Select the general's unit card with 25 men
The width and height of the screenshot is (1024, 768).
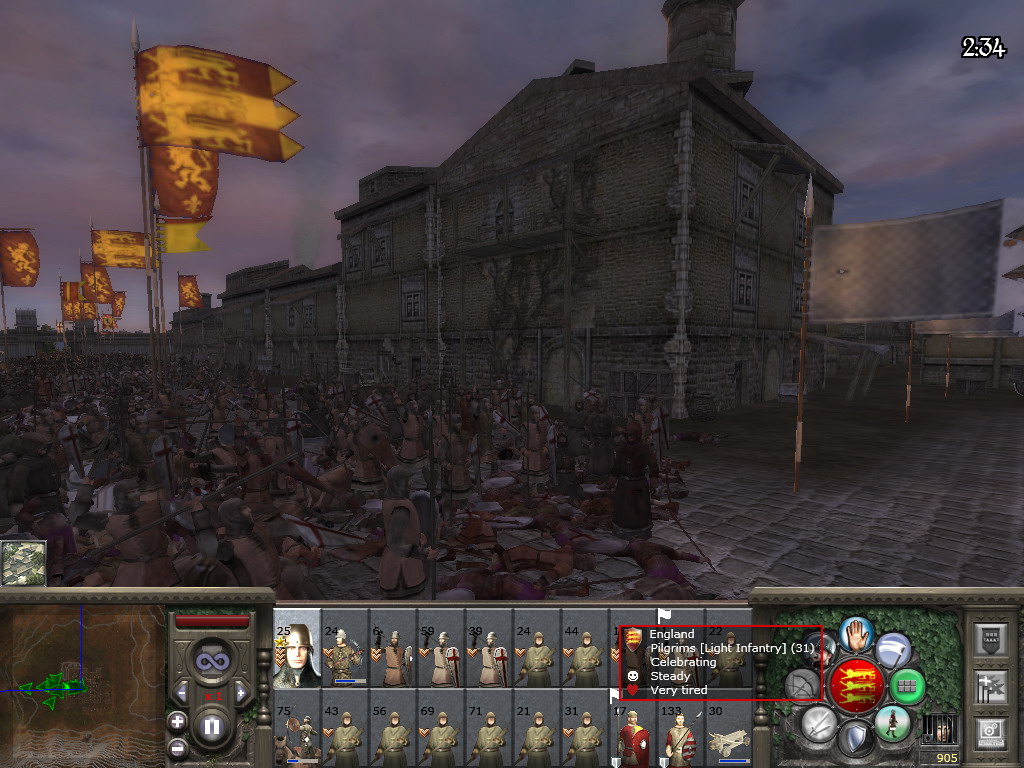tap(297, 651)
